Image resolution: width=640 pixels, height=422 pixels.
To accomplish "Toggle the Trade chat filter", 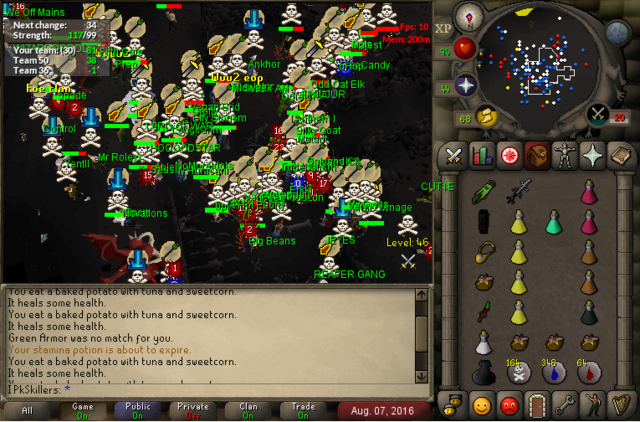I will point(302,410).
